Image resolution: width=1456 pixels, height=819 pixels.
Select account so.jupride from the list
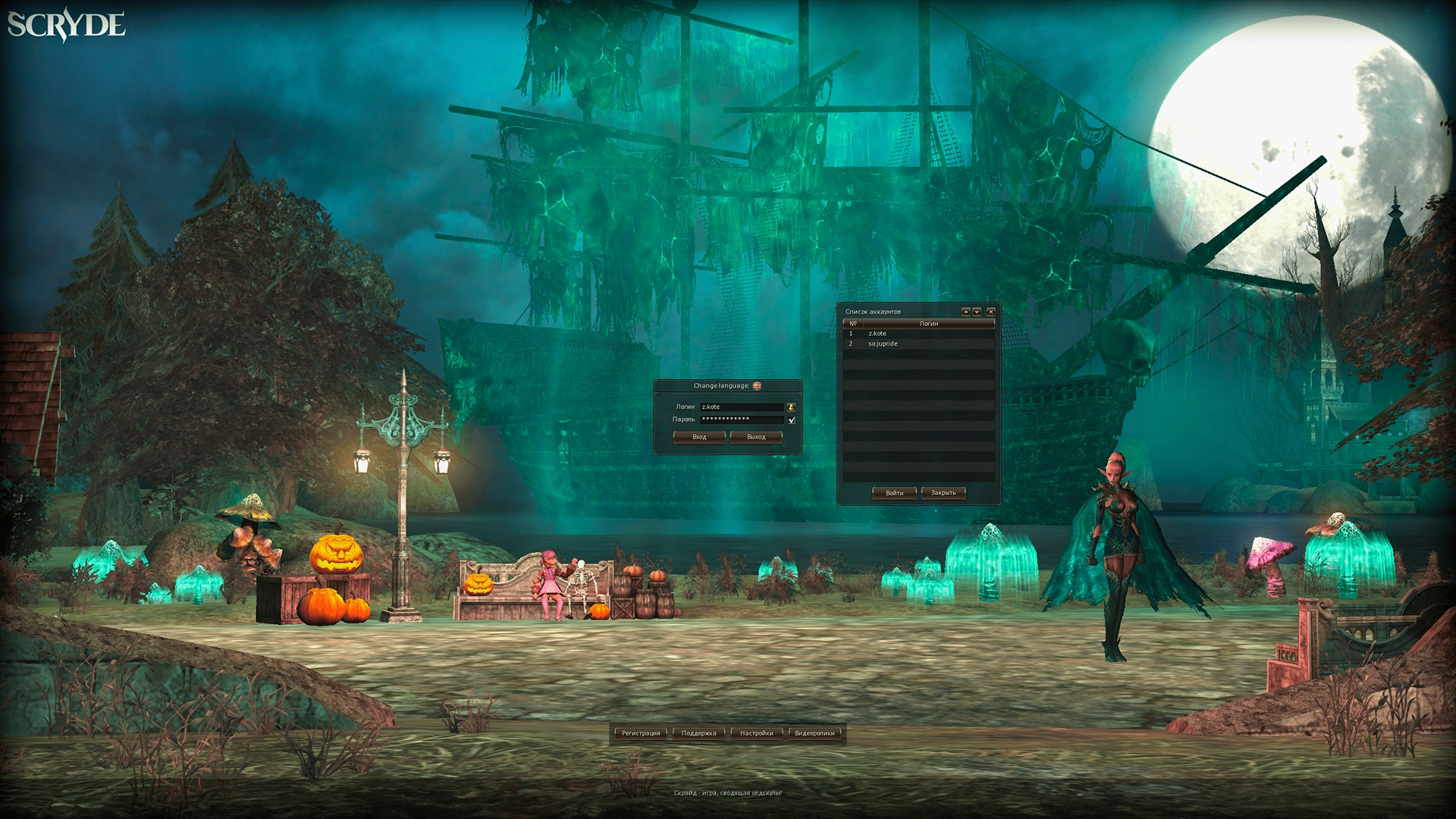point(884,344)
